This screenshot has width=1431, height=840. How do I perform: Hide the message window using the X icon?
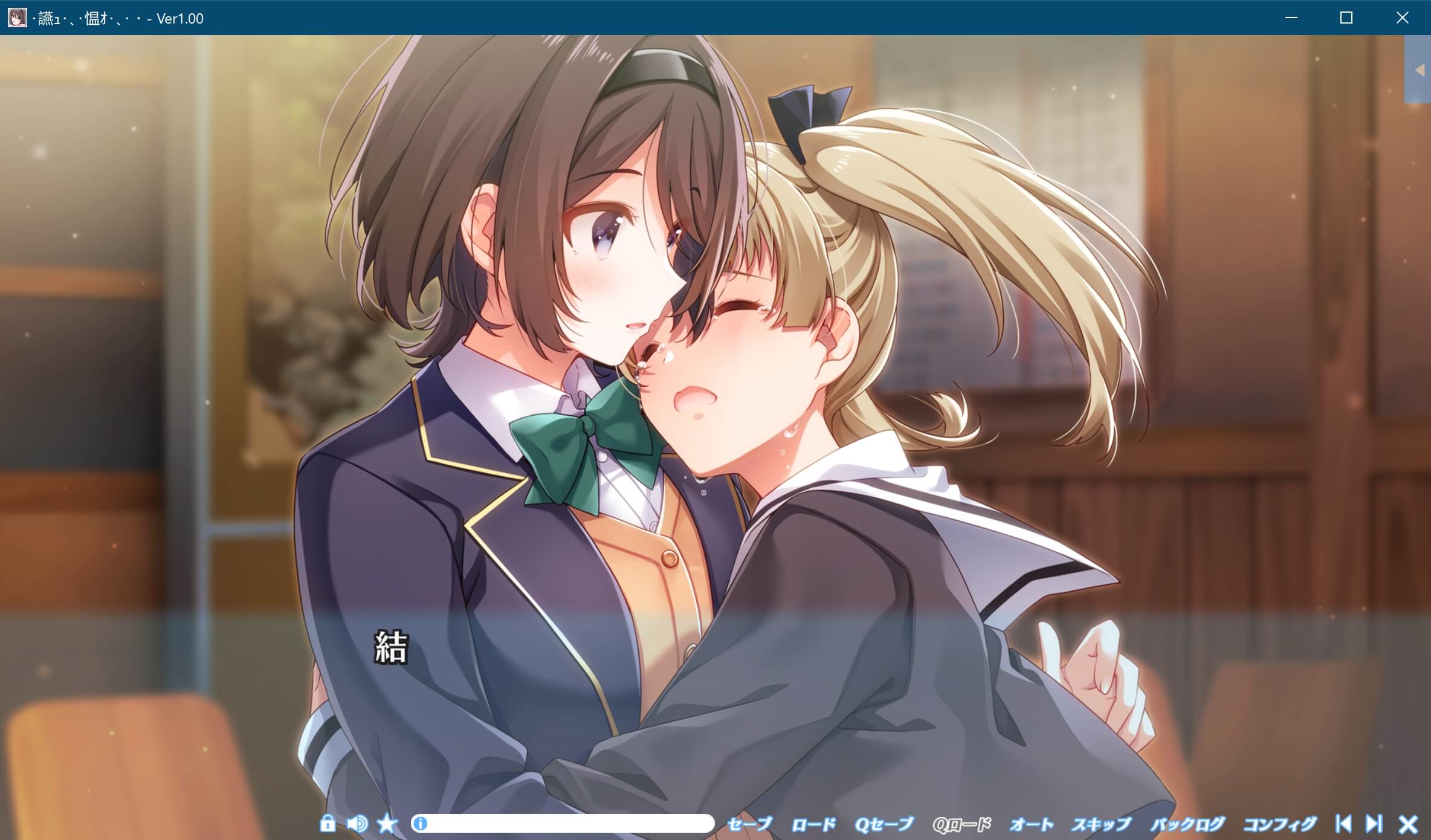1407,823
